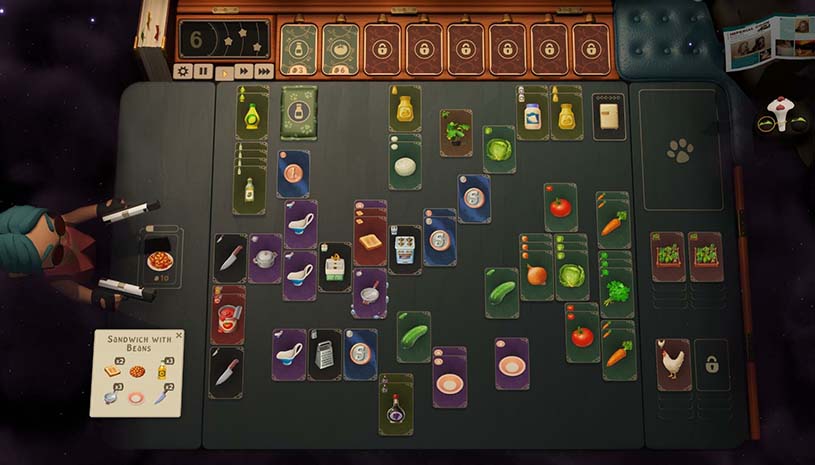Select the cooking pot card
This screenshot has width=815, height=465.
tap(265, 259)
